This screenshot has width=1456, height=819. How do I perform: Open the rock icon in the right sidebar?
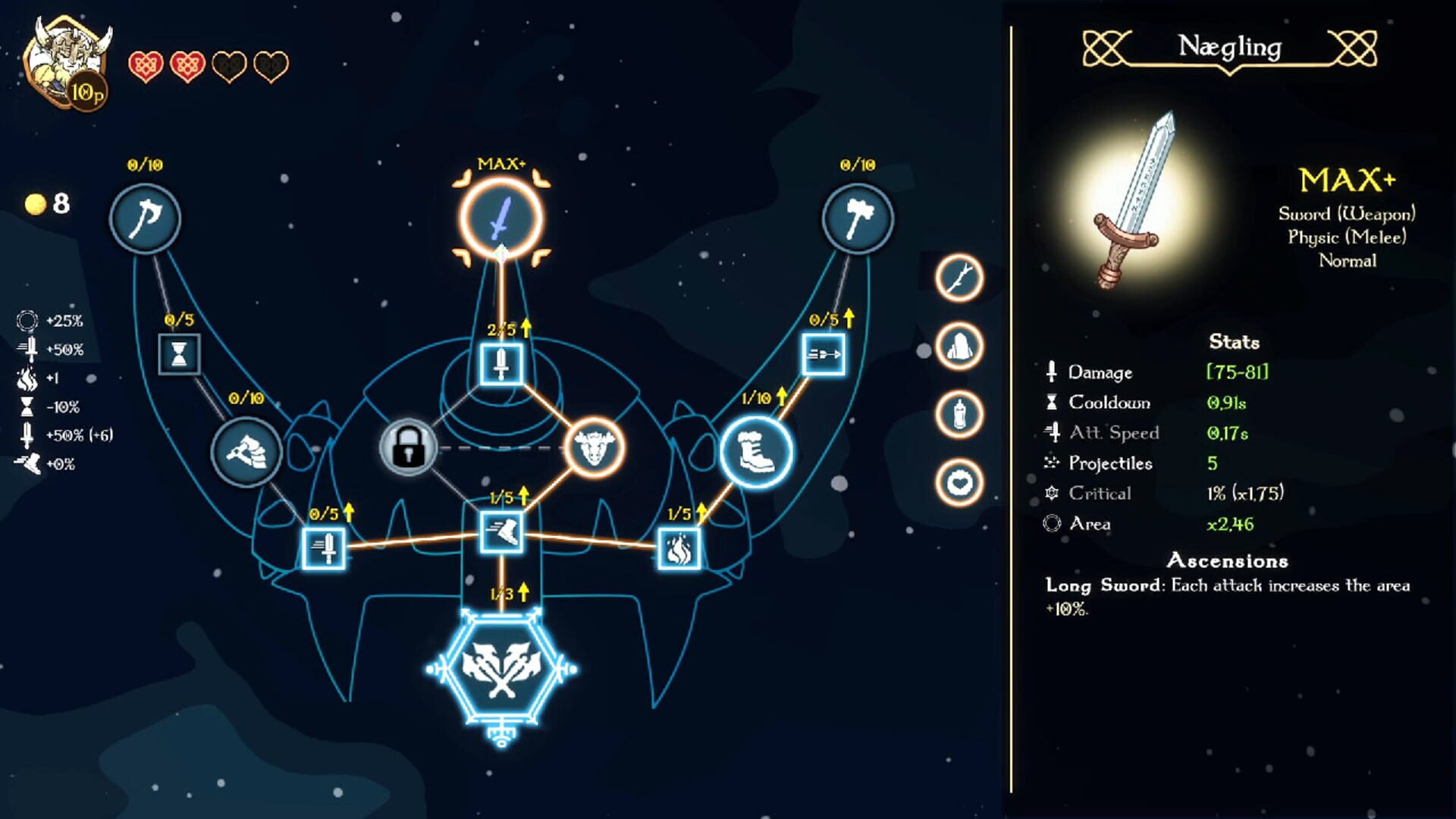click(x=957, y=344)
